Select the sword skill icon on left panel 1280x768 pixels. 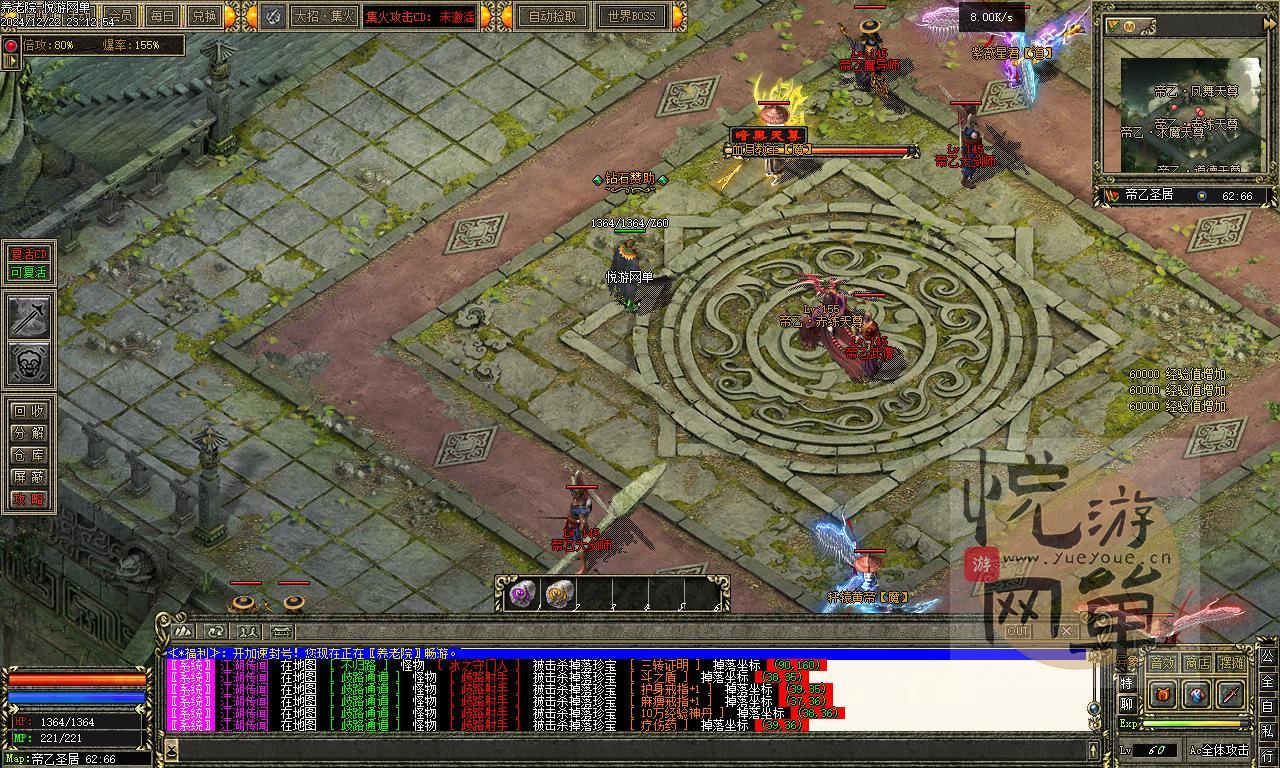[x=30, y=317]
